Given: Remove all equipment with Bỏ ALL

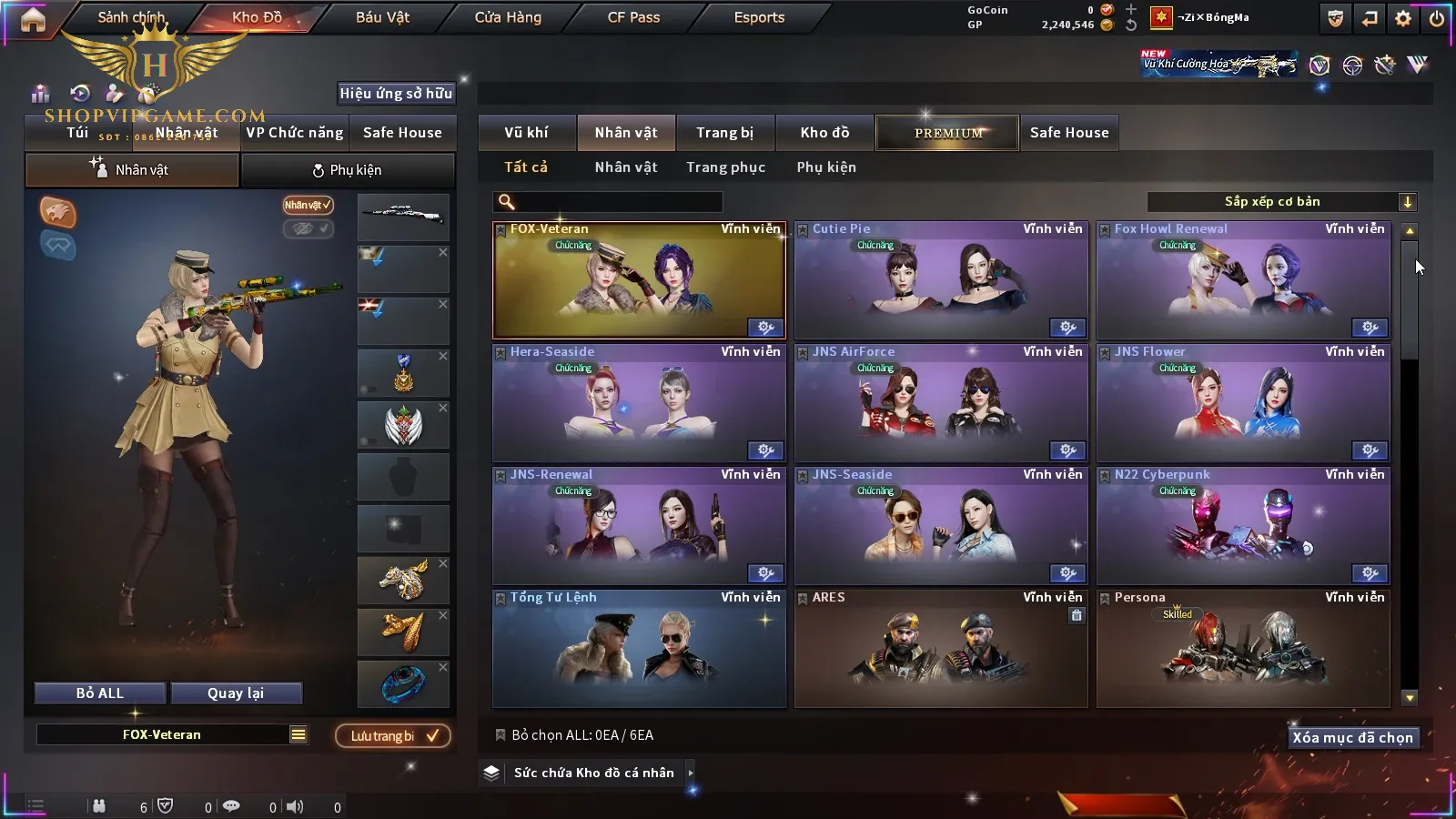Looking at the screenshot, I should [x=100, y=693].
